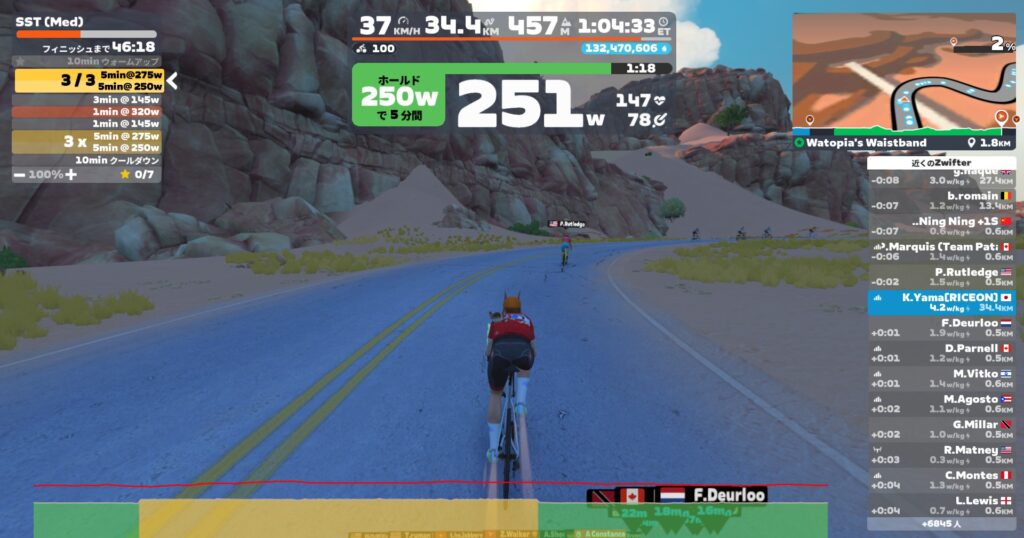Open the minimap of Watopia
The height and width of the screenshot is (538, 1024).
pos(905,70)
